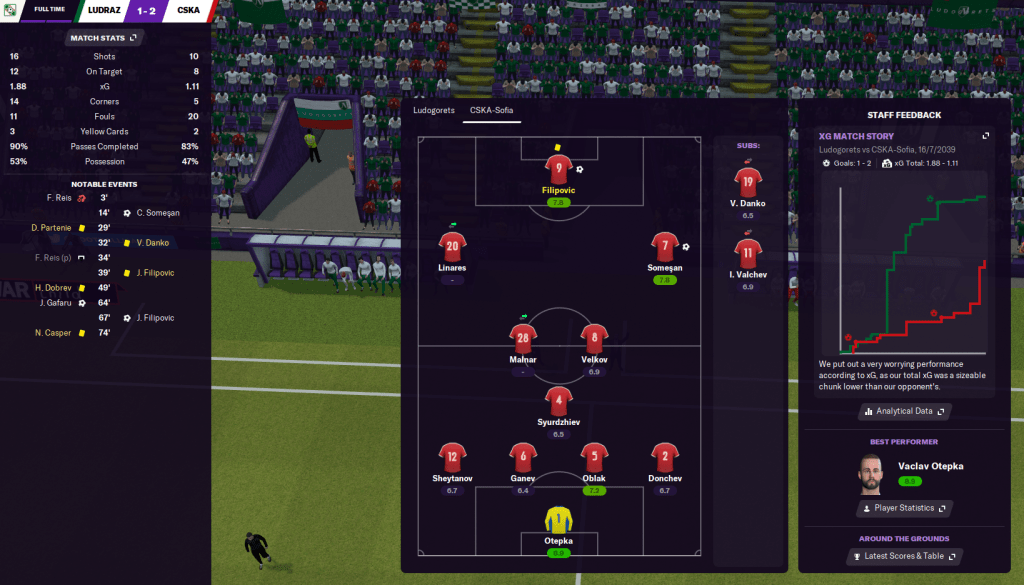Viewport: 1024px width, 585px height.
Task: Select Donchev number 2 on the pitch
Action: 664,457
